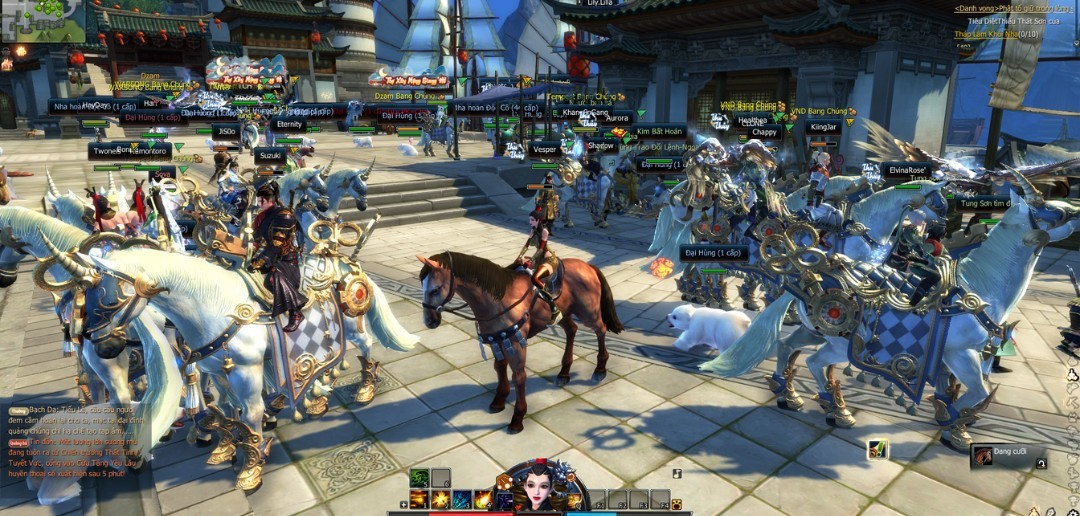Image resolution: width=1080 pixels, height=516 pixels.
Task: Click the purple lightning skill beside the portrait
Action: [505, 499]
